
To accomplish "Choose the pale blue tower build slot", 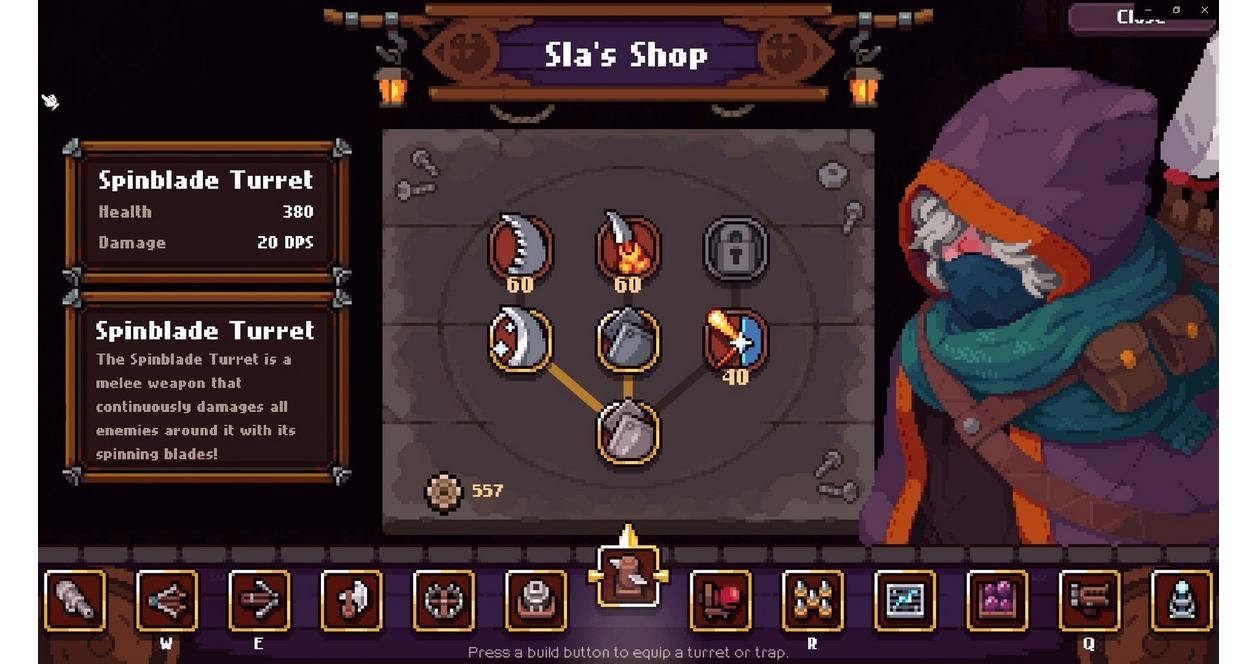I will [x=1181, y=601].
